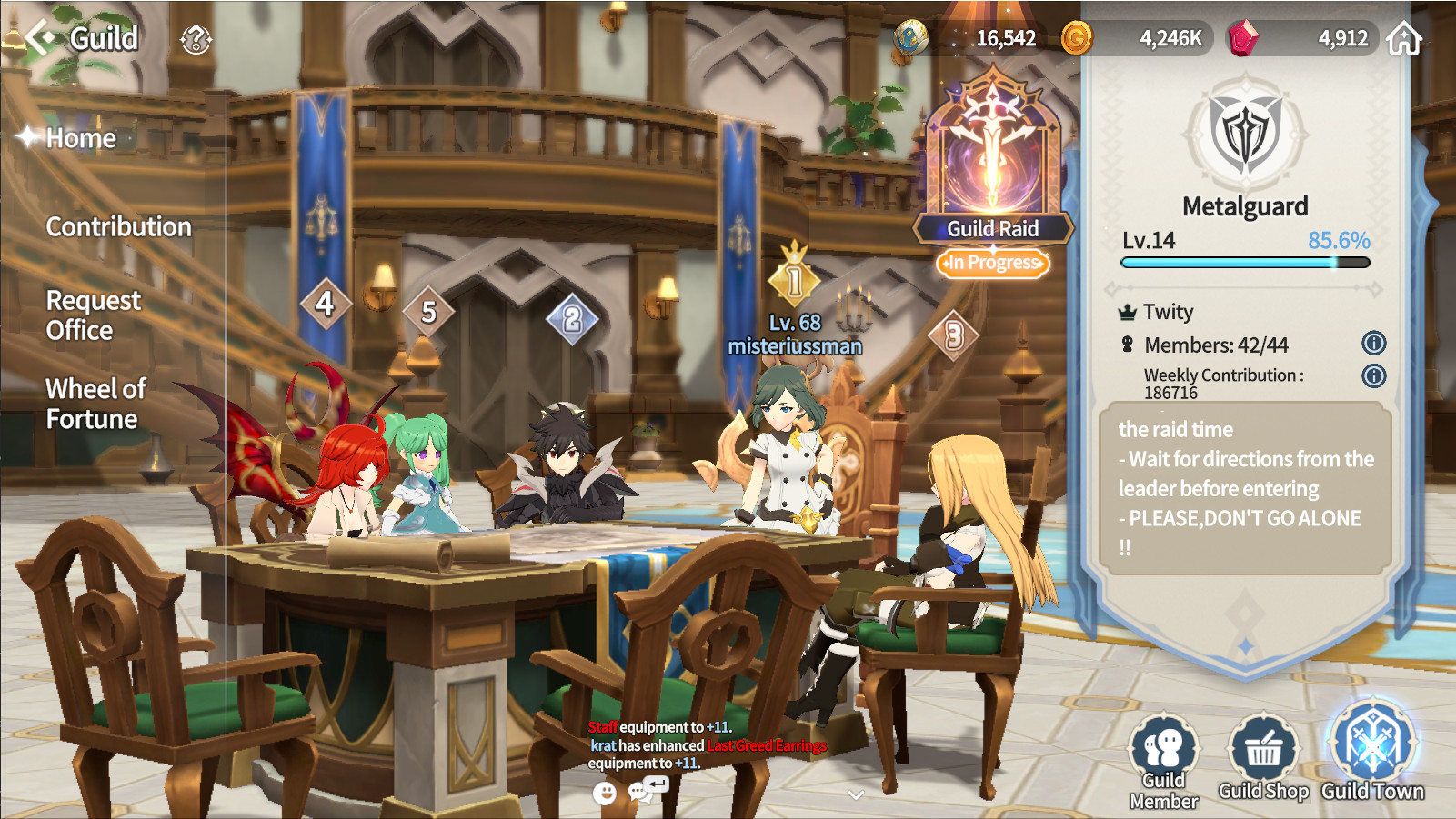The image size is (1456, 819).
Task: Select rank 4 diamond seat marker
Action: pyautogui.click(x=325, y=303)
